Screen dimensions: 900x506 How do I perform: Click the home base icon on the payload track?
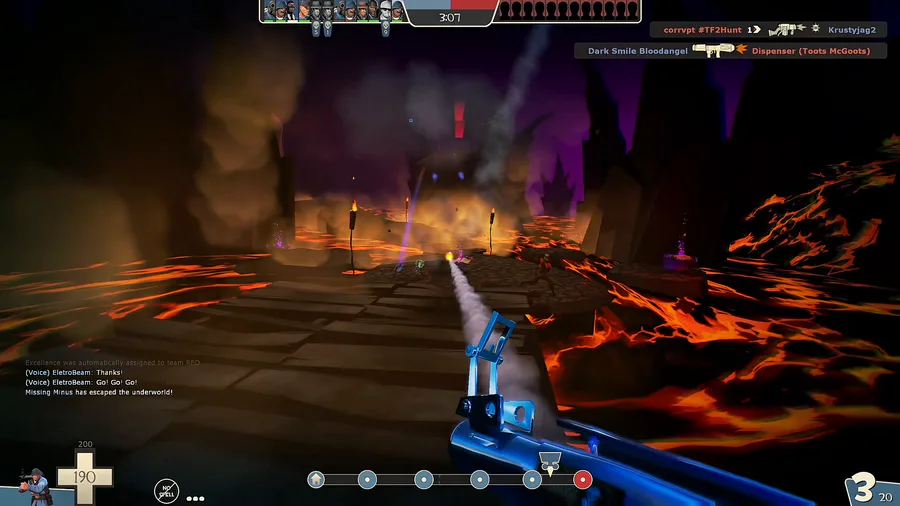(316, 480)
